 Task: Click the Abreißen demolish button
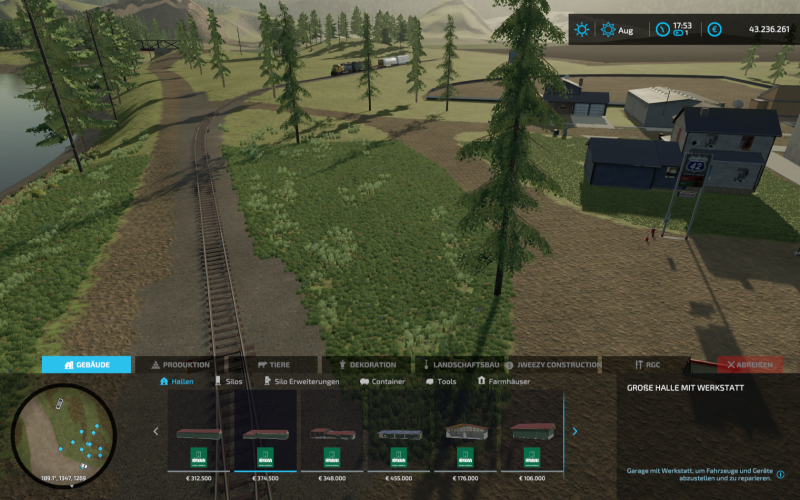coord(750,365)
